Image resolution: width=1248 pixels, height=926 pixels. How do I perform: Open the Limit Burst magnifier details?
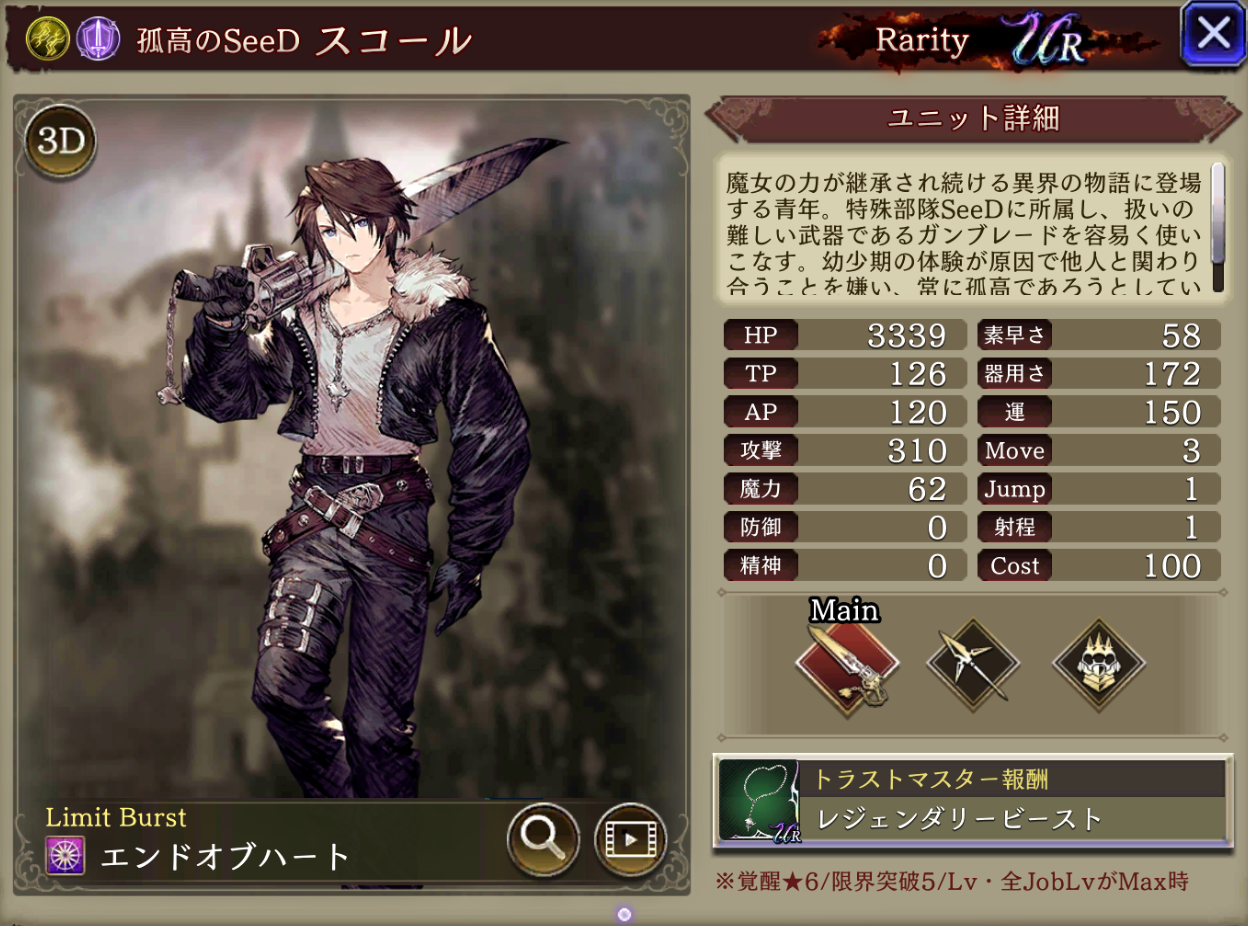click(x=543, y=839)
